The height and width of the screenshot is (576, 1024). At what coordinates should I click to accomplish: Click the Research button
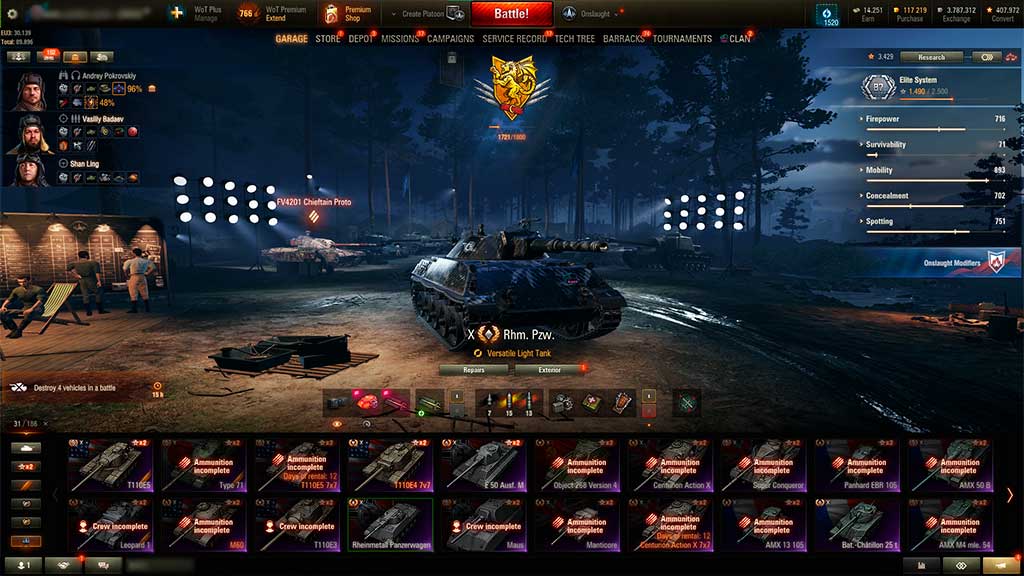pyautogui.click(x=931, y=57)
